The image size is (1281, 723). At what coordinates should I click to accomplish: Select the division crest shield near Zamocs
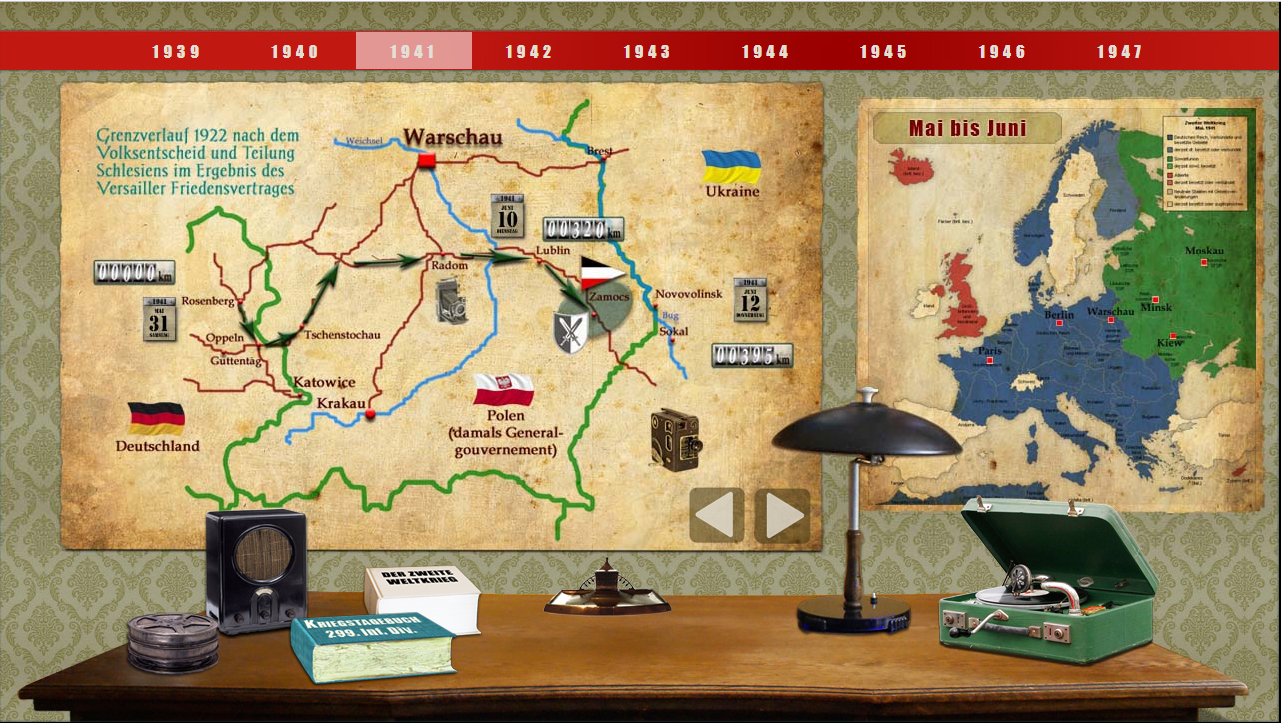pyautogui.click(x=571, y=332)
